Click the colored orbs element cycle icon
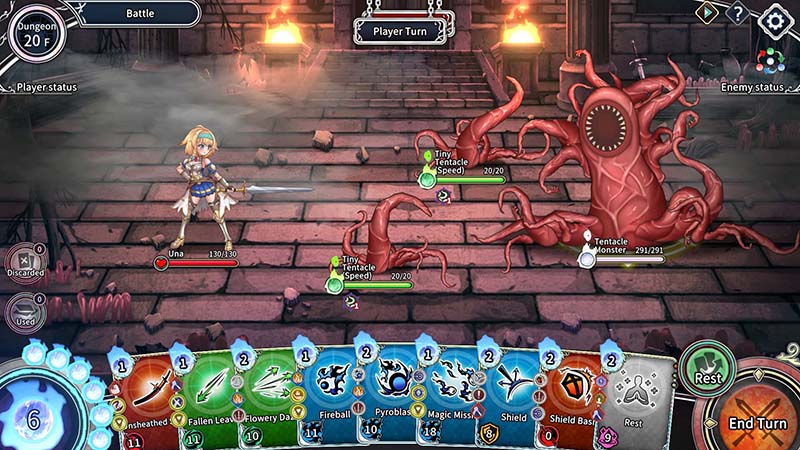800x450 pixels. click(769, 60)
